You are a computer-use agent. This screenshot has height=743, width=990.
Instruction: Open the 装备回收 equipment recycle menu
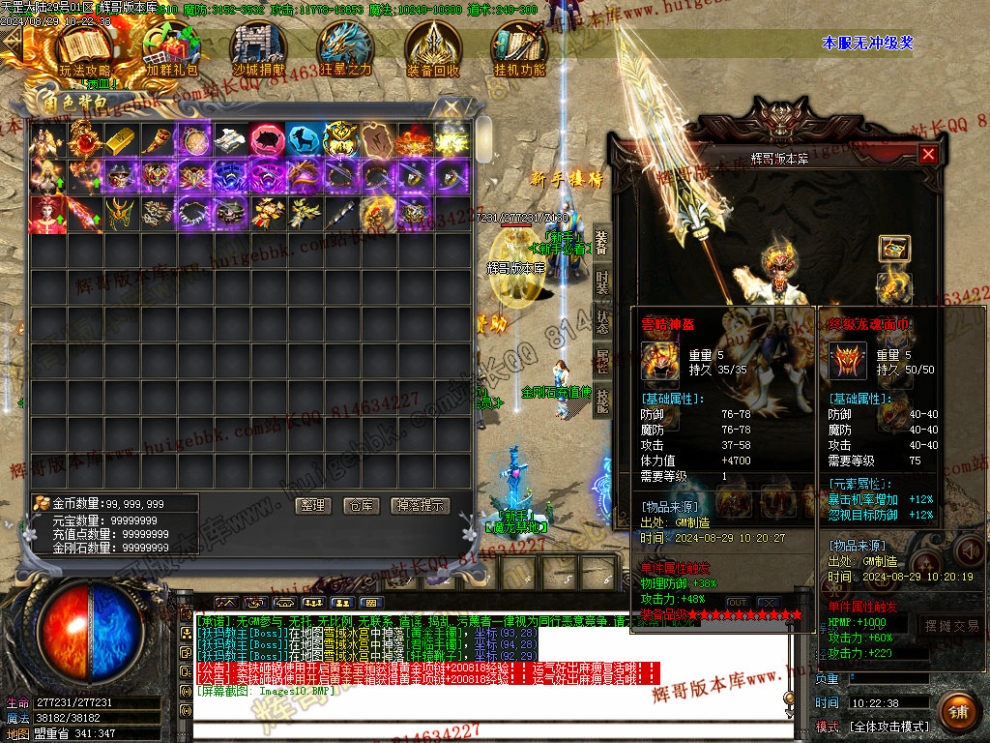pyautogui.click(x=432, y=49)
